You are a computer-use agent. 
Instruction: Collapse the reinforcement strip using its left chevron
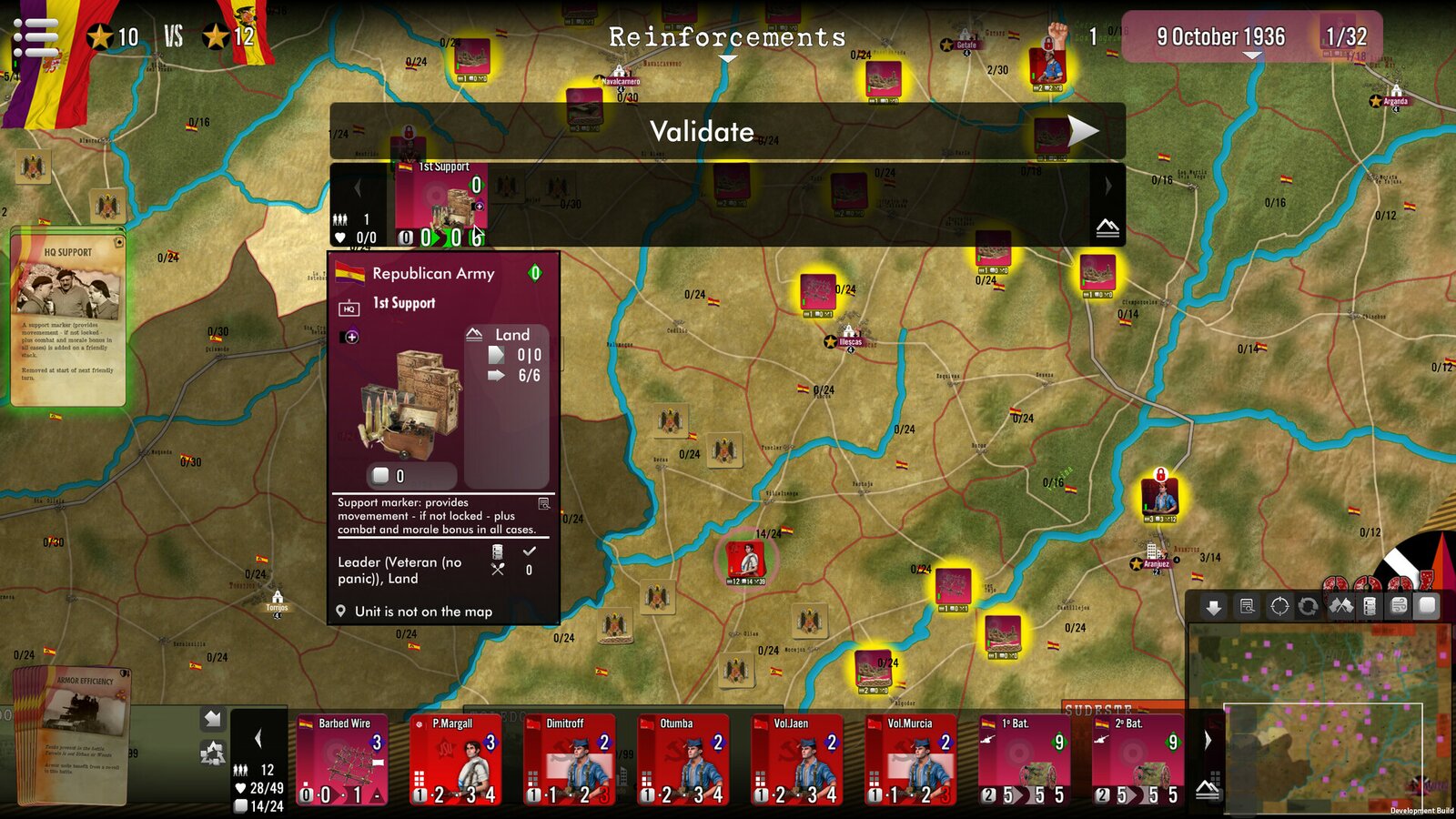pos(359,188)
